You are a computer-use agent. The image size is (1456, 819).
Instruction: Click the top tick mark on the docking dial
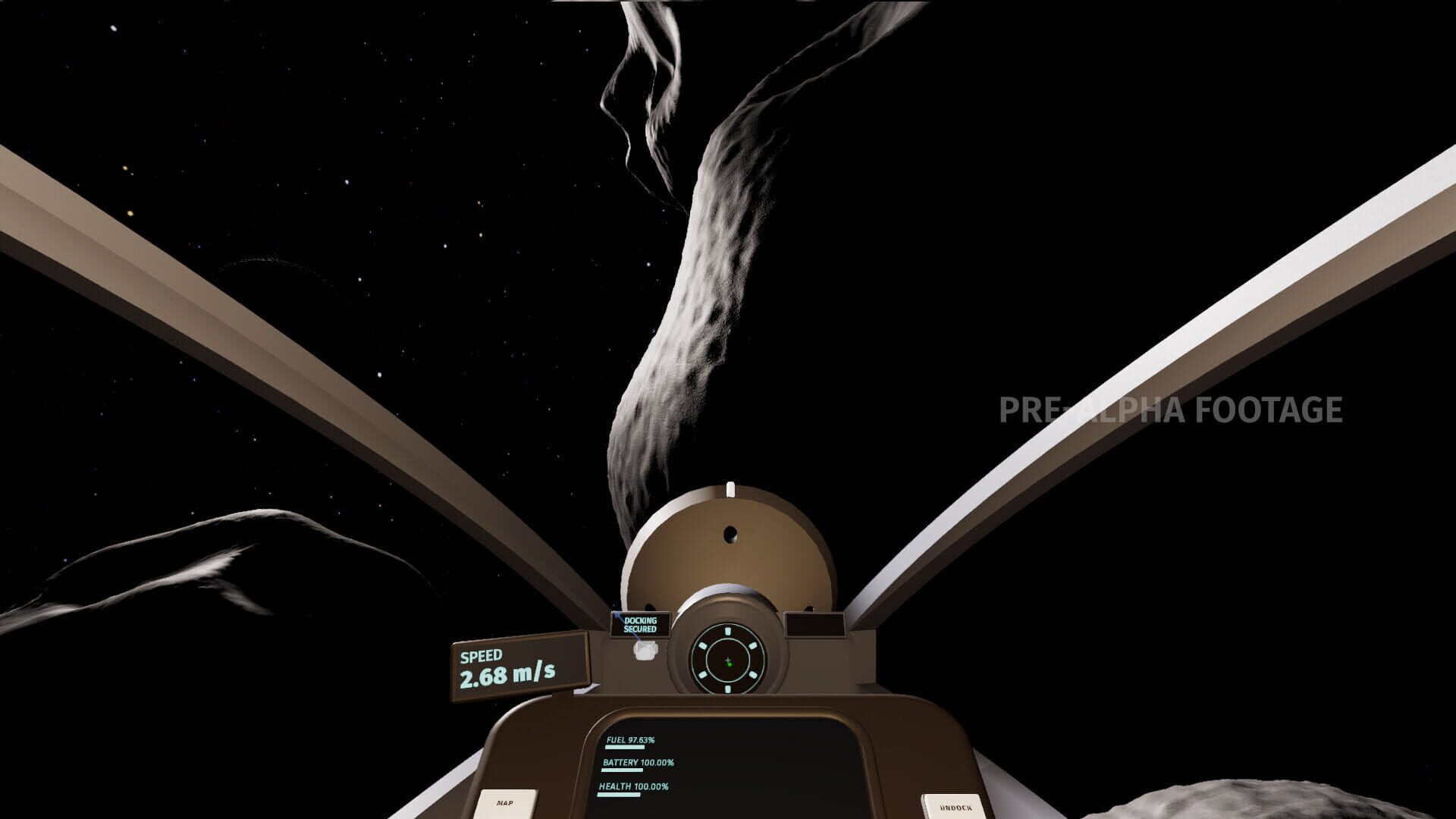(x=728, y=630)
